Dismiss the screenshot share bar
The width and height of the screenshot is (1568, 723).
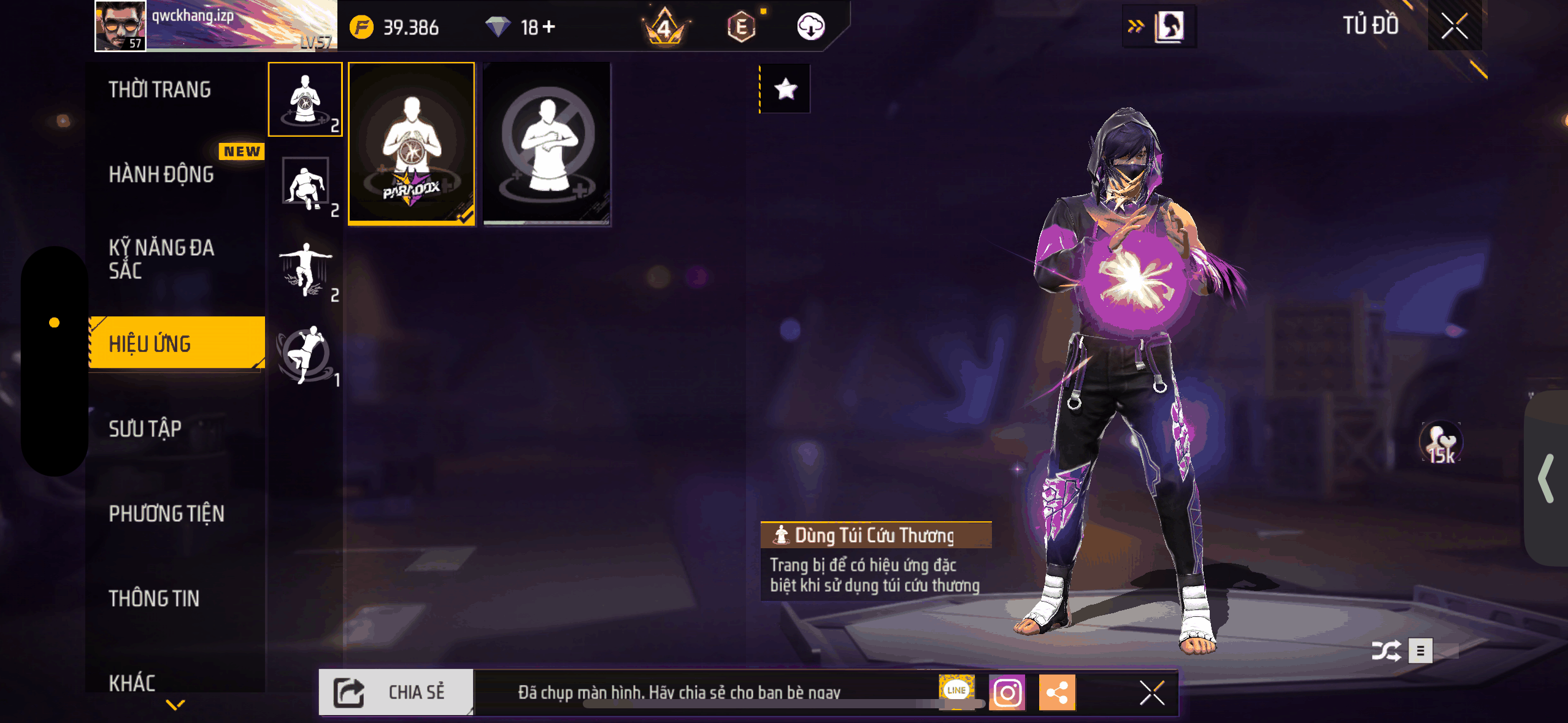[1151, 693]
